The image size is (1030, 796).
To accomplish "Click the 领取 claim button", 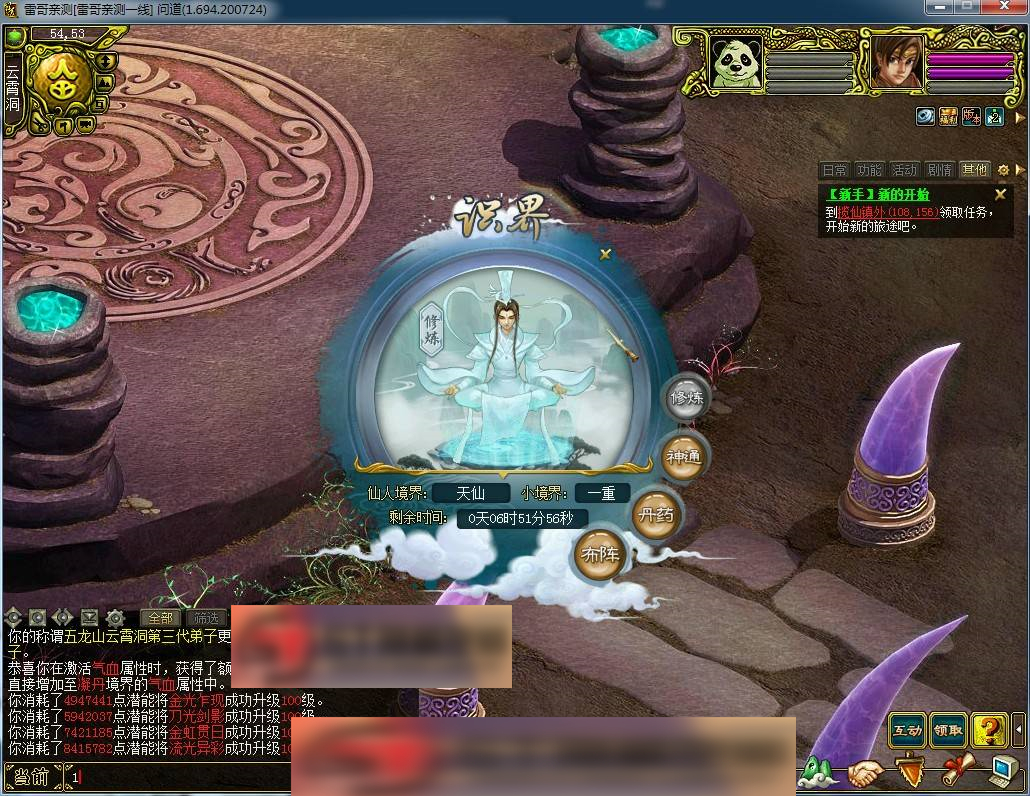I will (x=948, y=730).
